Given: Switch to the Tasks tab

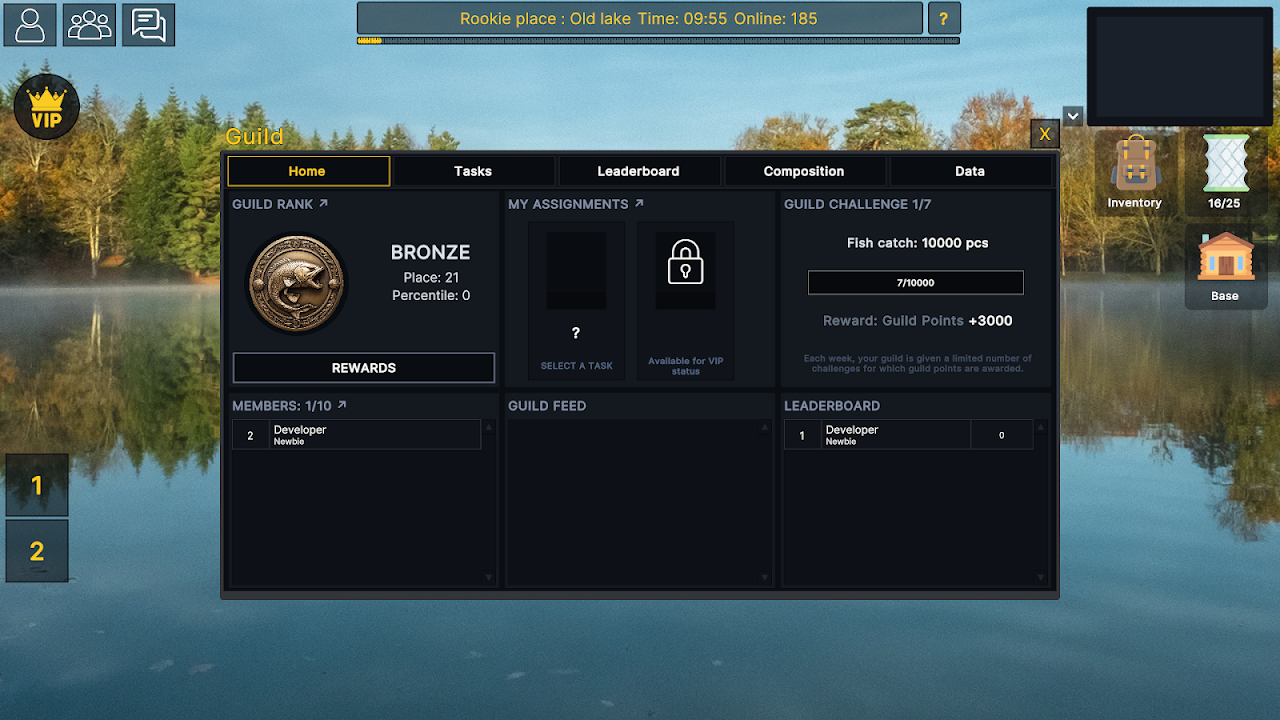Looking at the screenshot, I should (474, 171).
